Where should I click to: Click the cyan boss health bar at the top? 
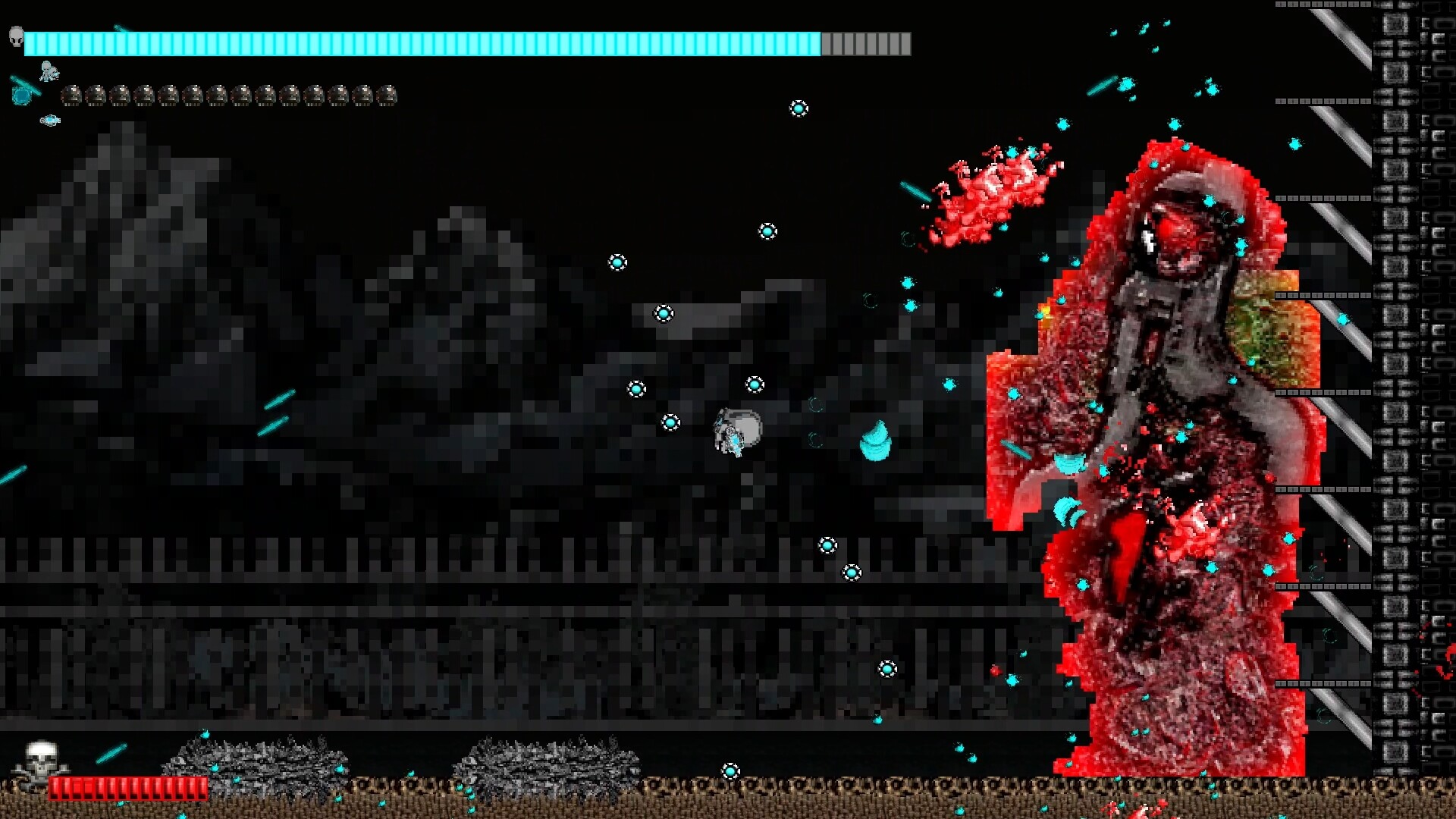tap(425, 44)
